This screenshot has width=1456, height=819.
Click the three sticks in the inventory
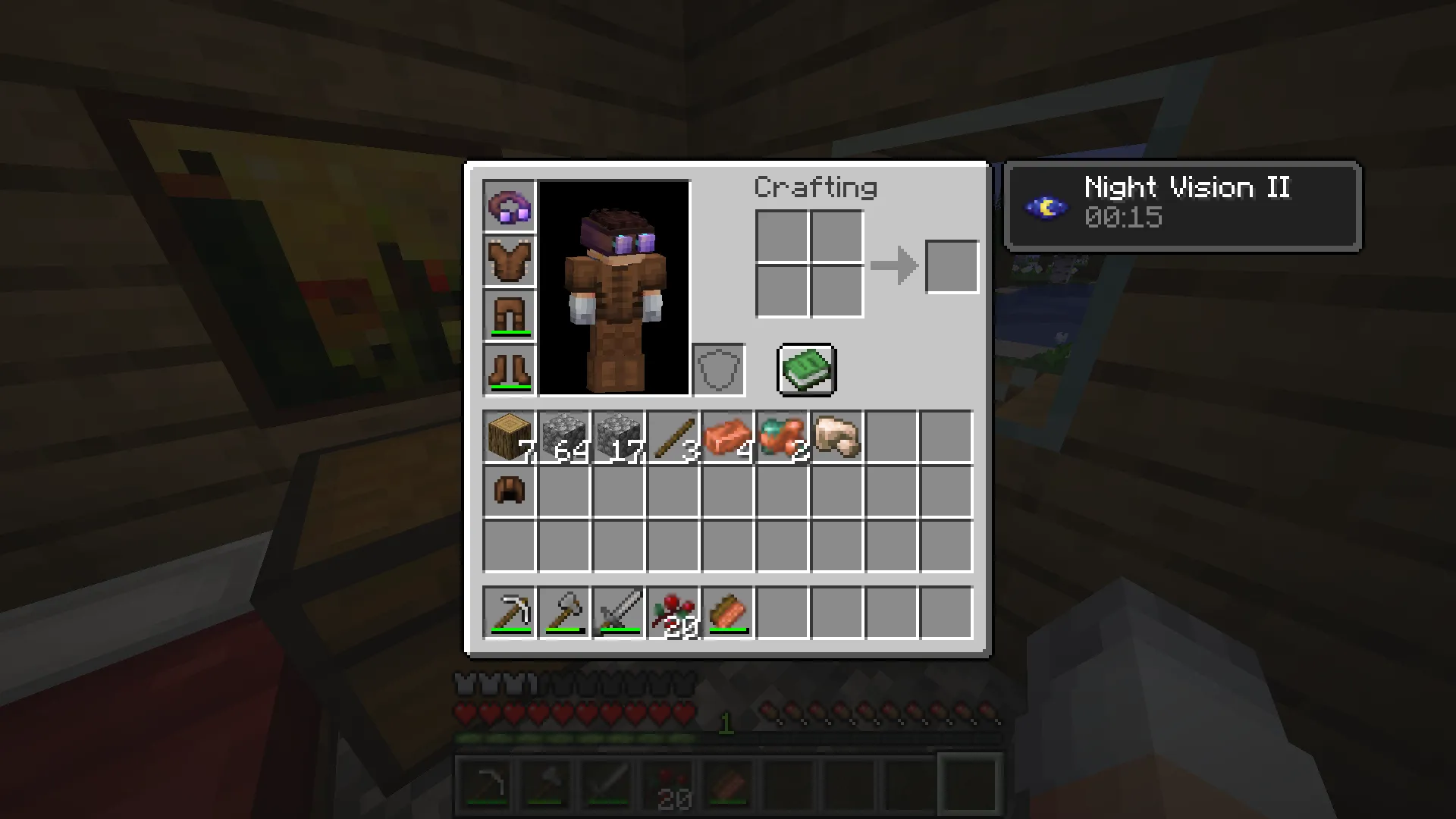673,435
